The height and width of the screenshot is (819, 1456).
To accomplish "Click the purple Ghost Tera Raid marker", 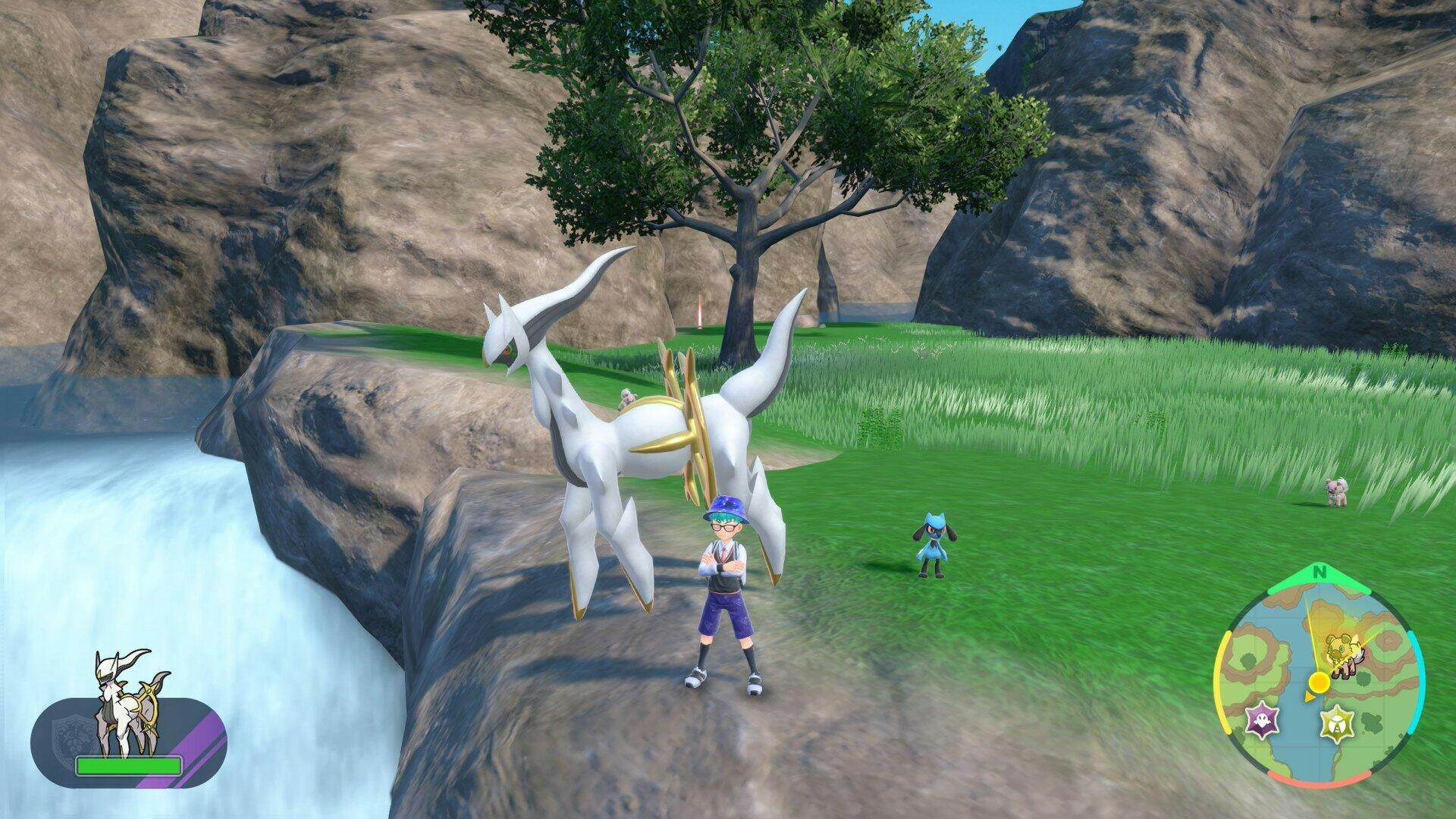I will (x=1264, y=720).
